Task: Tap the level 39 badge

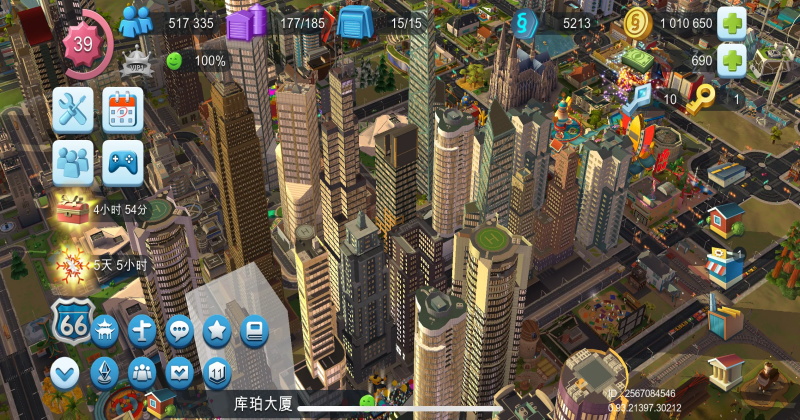Action: tap(84, 44)
